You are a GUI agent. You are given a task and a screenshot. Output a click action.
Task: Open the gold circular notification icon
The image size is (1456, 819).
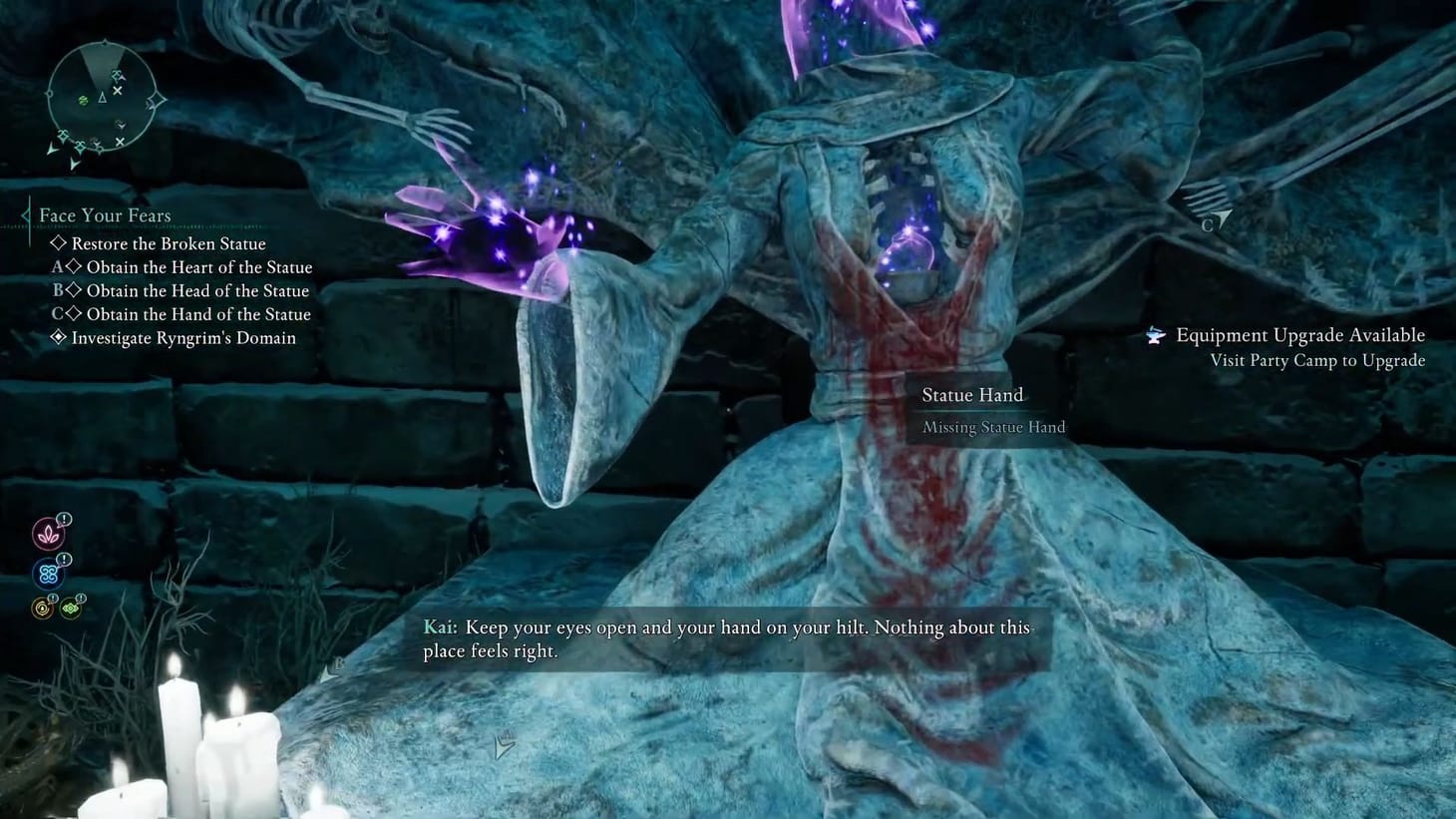41,608
